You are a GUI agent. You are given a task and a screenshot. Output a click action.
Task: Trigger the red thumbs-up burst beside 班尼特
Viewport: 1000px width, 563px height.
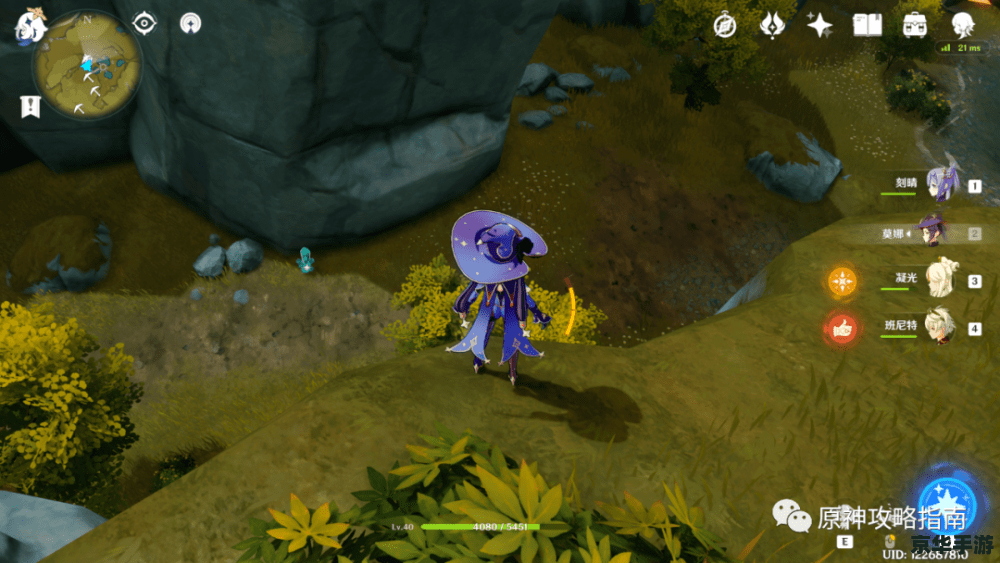coord(841,328)
